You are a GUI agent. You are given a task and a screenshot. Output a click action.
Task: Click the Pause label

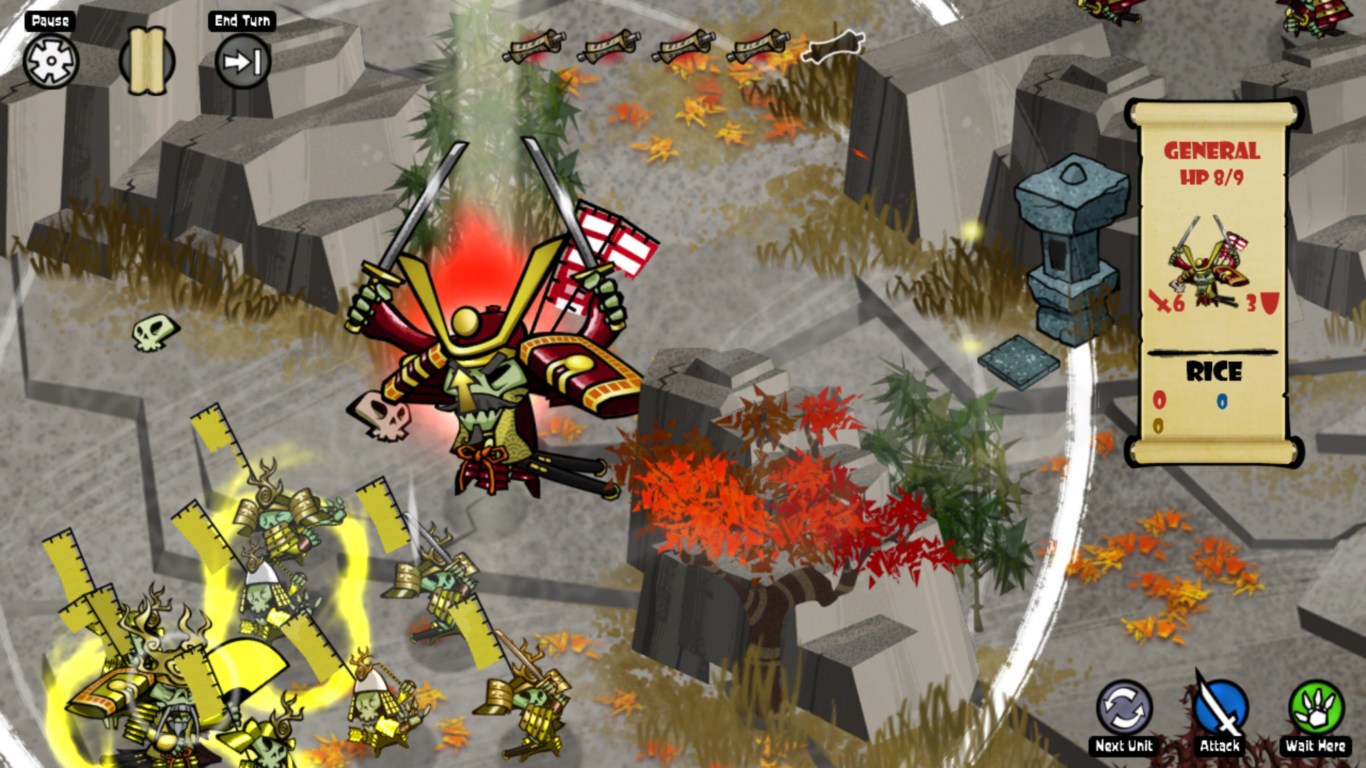pos(48,19)
